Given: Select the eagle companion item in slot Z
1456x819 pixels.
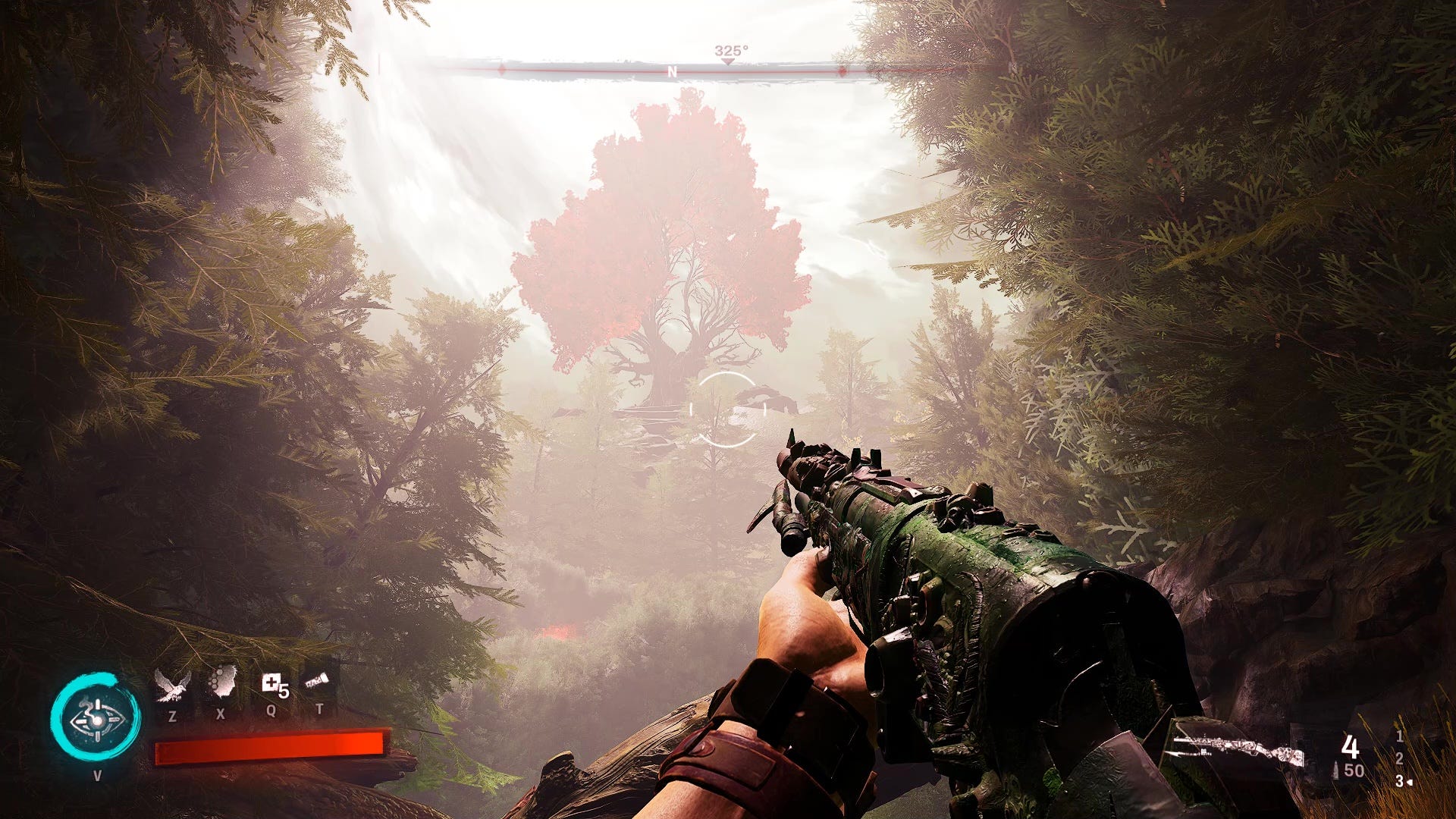Looking at the screenshot, I should (171, 686).
